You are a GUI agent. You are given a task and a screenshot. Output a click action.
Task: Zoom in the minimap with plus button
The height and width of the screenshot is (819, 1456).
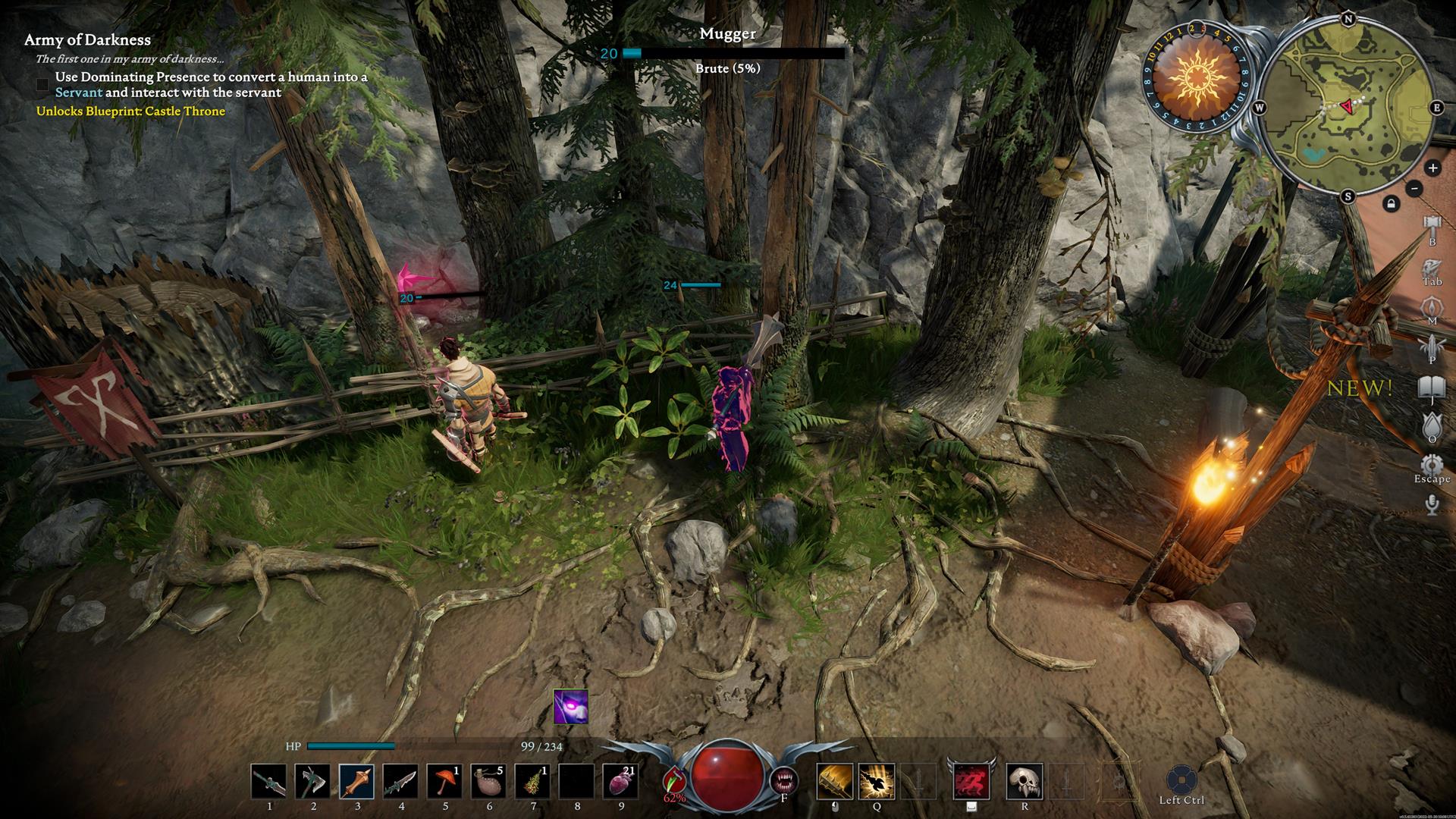(1432, 168)
